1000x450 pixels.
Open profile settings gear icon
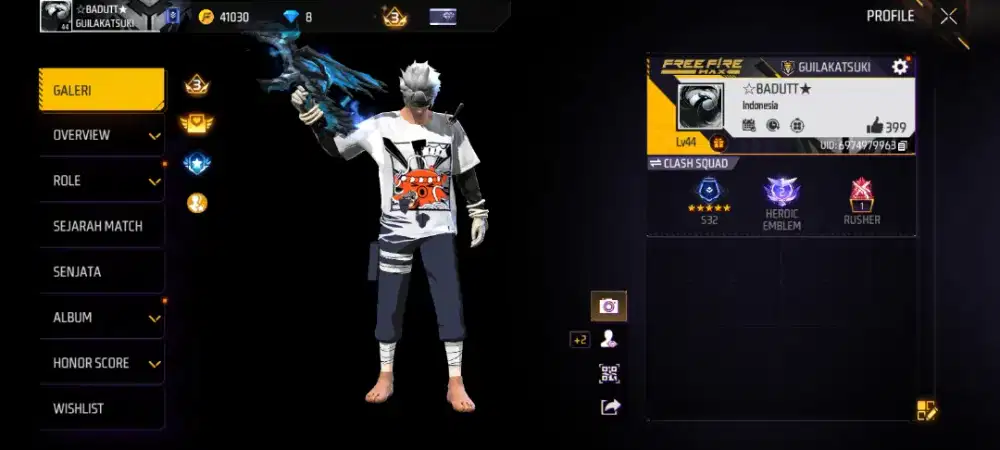point(900,67)
